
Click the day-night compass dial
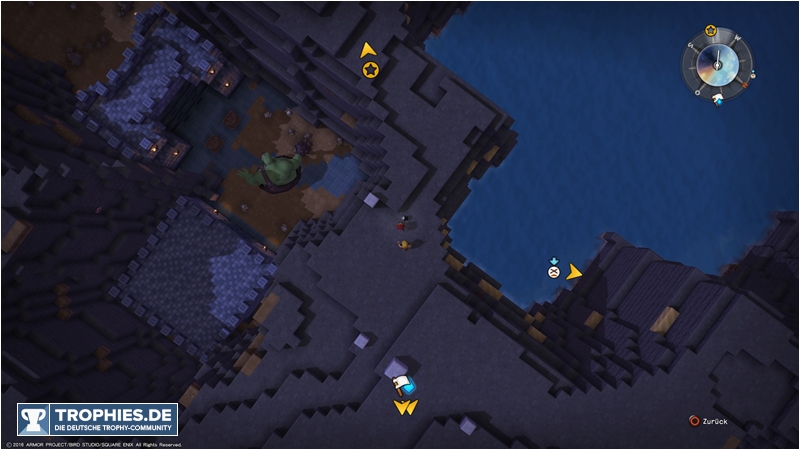[x=718, y=65]
